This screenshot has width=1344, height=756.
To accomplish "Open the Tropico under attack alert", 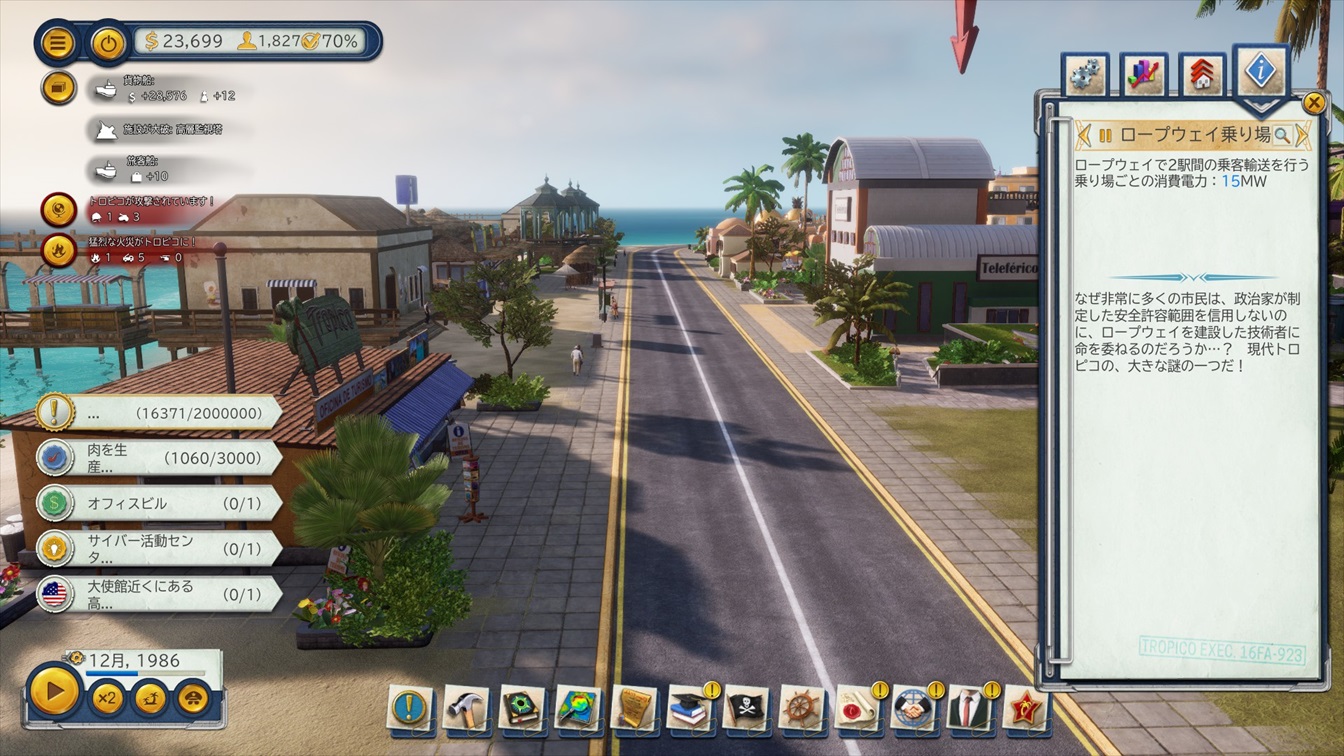I will (58, 209).
